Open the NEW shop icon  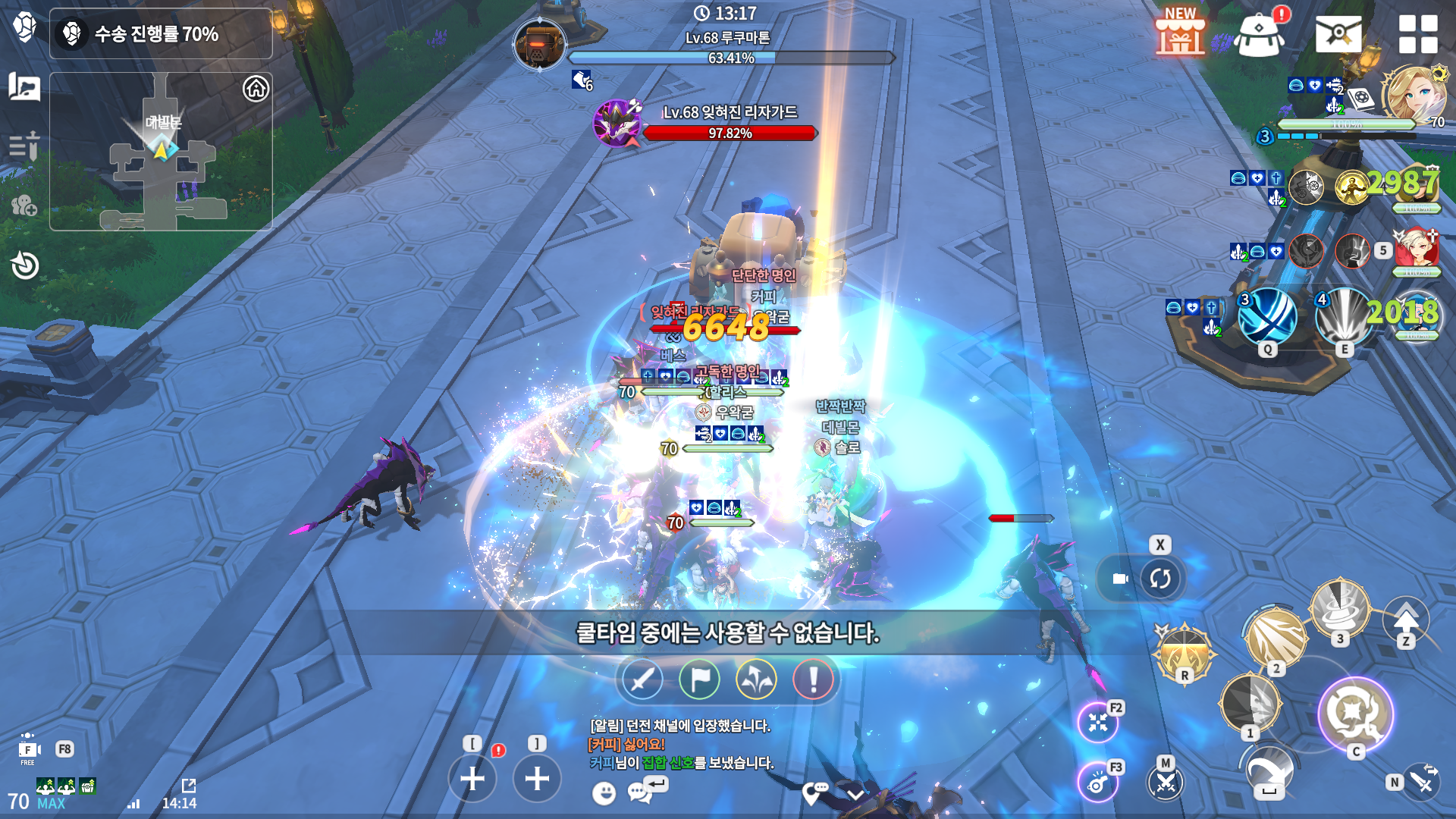(1180, 33)
